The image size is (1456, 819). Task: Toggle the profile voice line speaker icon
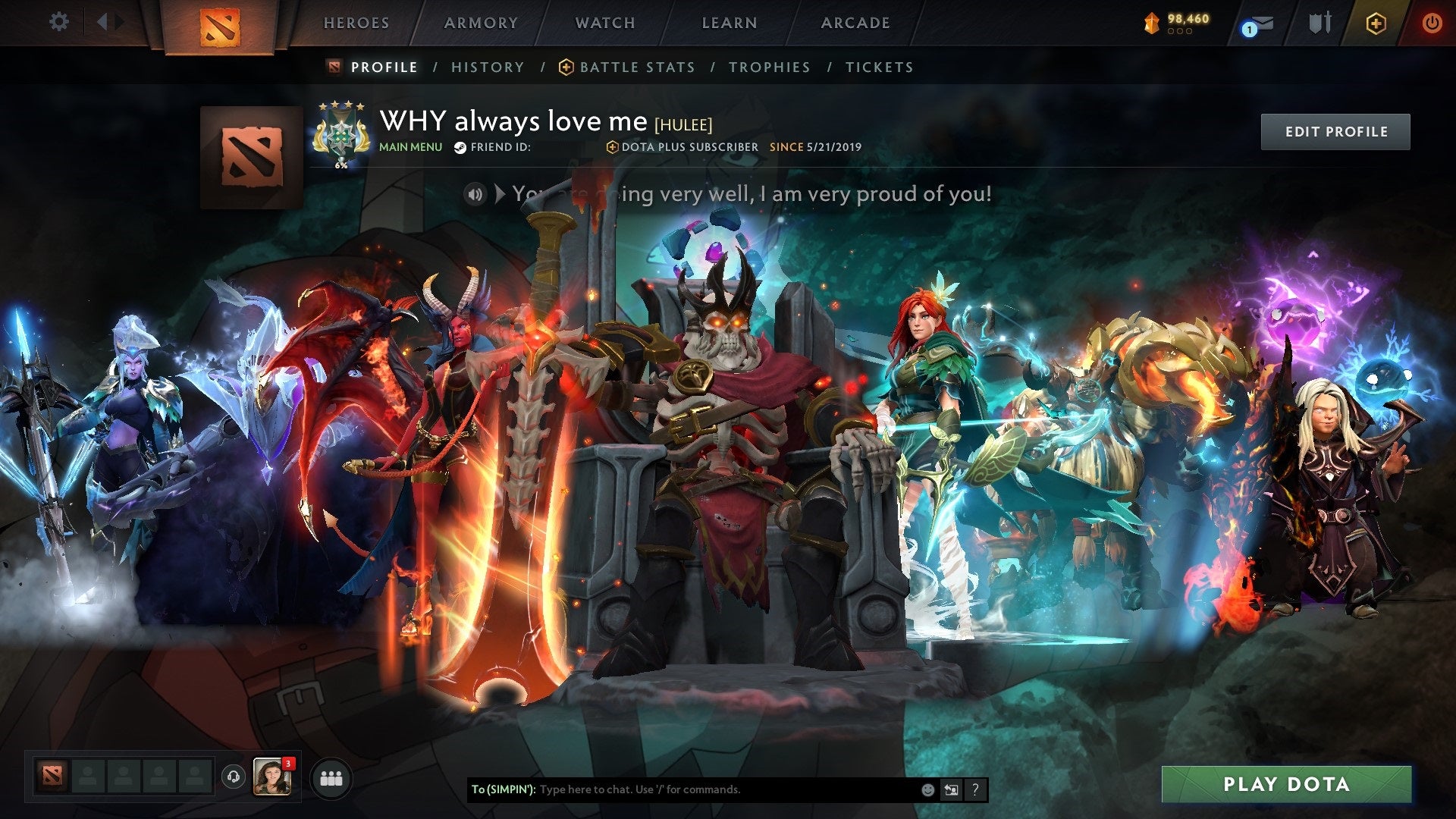pos(475,194)
